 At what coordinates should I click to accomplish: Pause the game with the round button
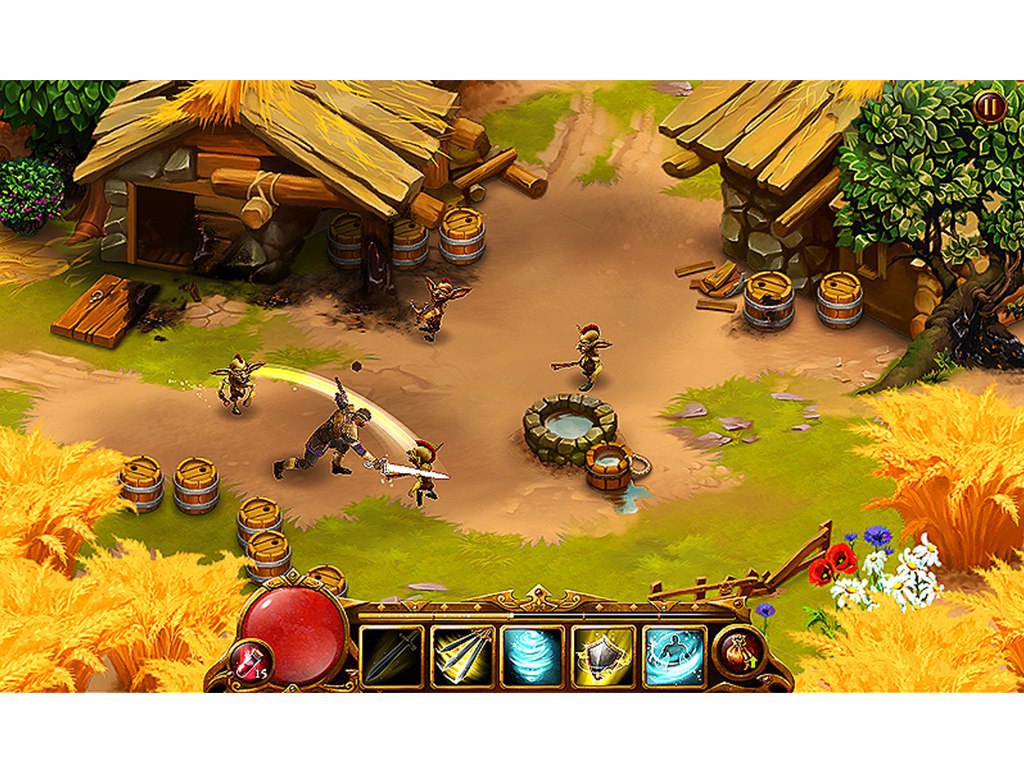tap(990, 107)
